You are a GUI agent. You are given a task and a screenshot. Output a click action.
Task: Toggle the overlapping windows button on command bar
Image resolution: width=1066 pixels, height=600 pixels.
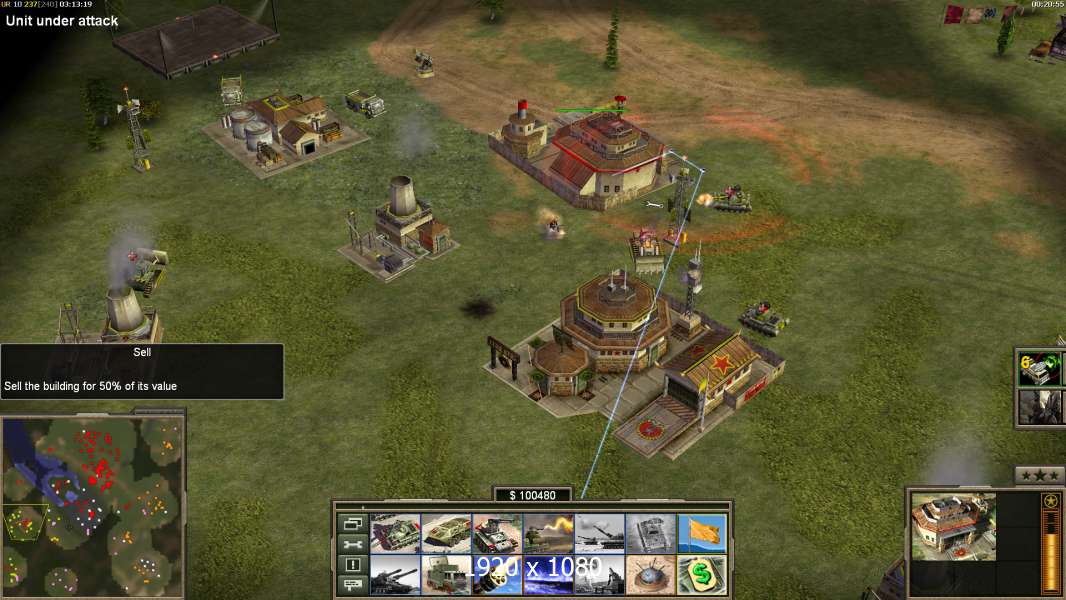pyautogui.click(x=352, y=523)
